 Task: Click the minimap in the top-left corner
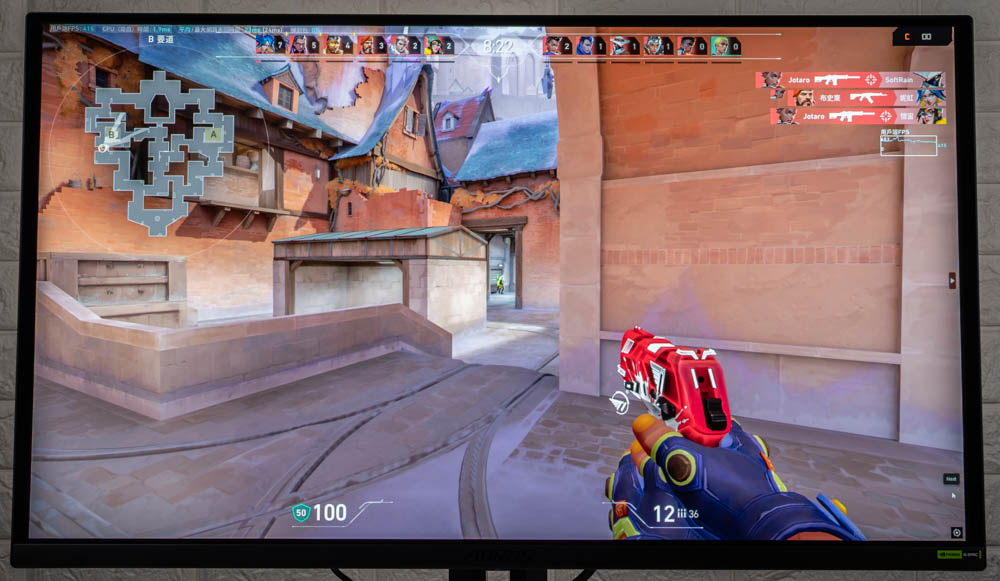tap(158, 150)
